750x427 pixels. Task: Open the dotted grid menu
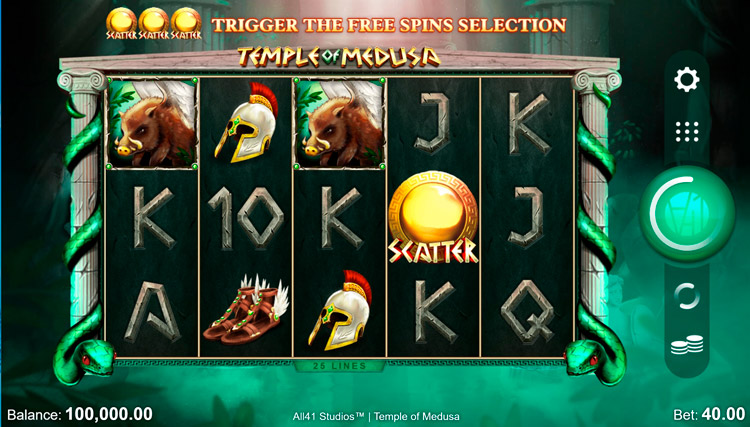click(687, 131)
